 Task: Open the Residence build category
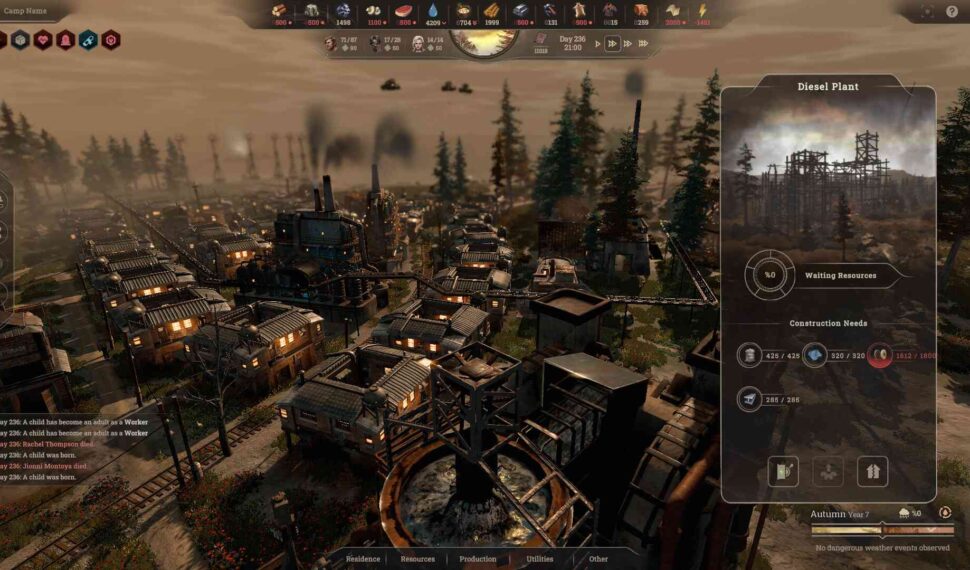pos(362,559)
